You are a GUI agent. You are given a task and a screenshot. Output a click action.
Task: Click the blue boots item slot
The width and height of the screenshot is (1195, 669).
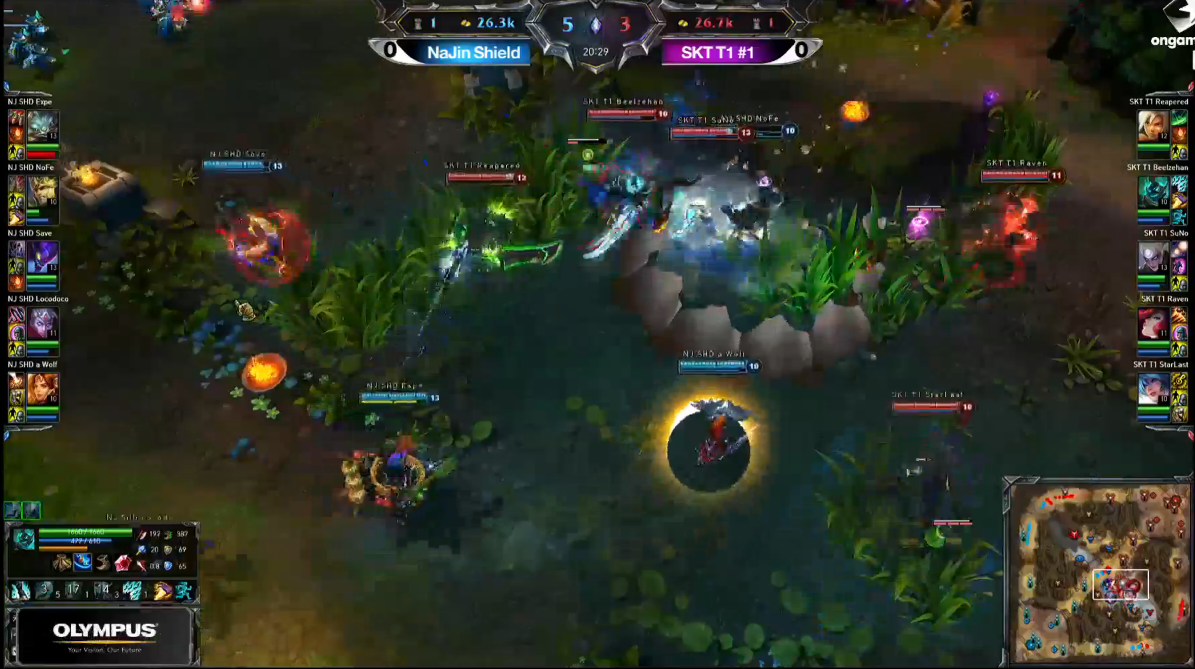pyautogui.click(x=82, y=562)
